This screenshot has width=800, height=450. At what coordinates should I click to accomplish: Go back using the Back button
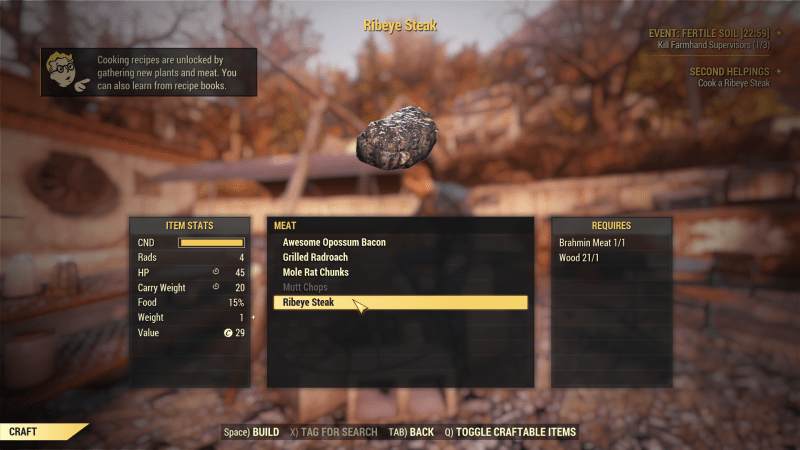coord(410,432)
